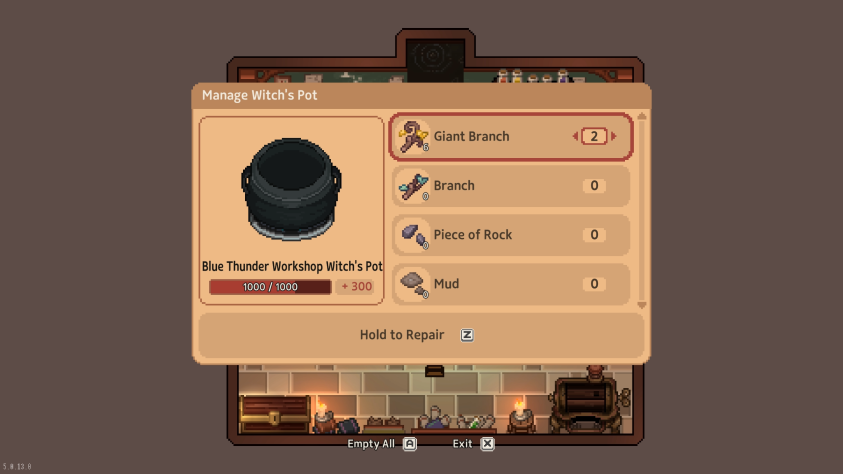Click the Empty All option
843x474 pixels.
[x=382, y=443]
